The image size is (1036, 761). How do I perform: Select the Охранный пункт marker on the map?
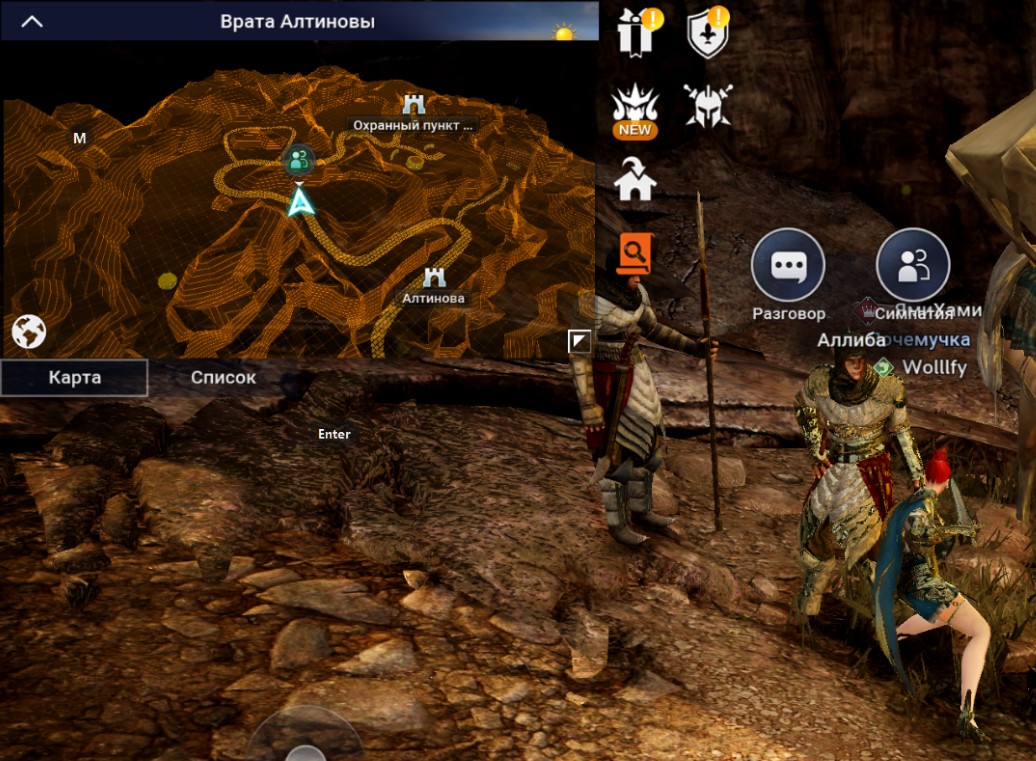click(x=413, y=104)
